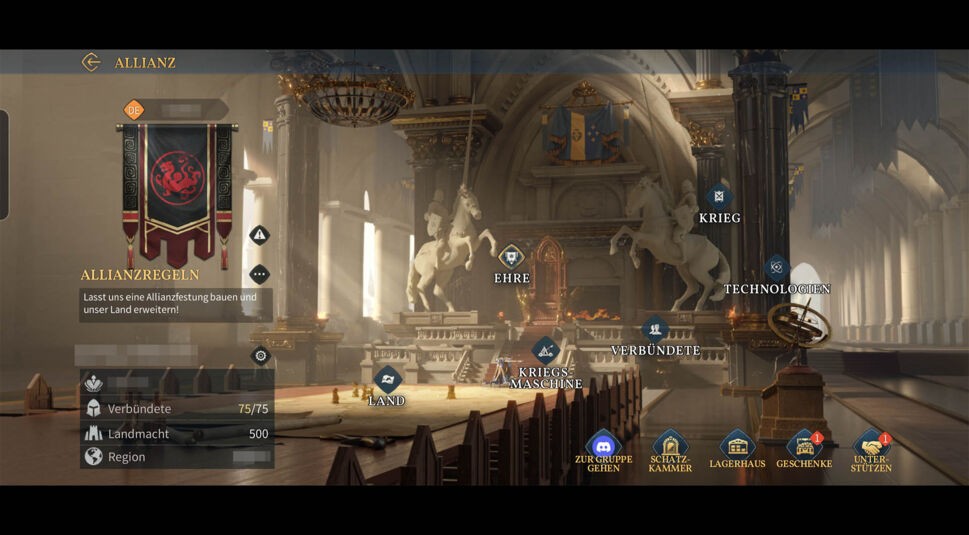This screenshot has width=969, height=535.
Task: Open the Technologien research menu
Action: [777, 268]
